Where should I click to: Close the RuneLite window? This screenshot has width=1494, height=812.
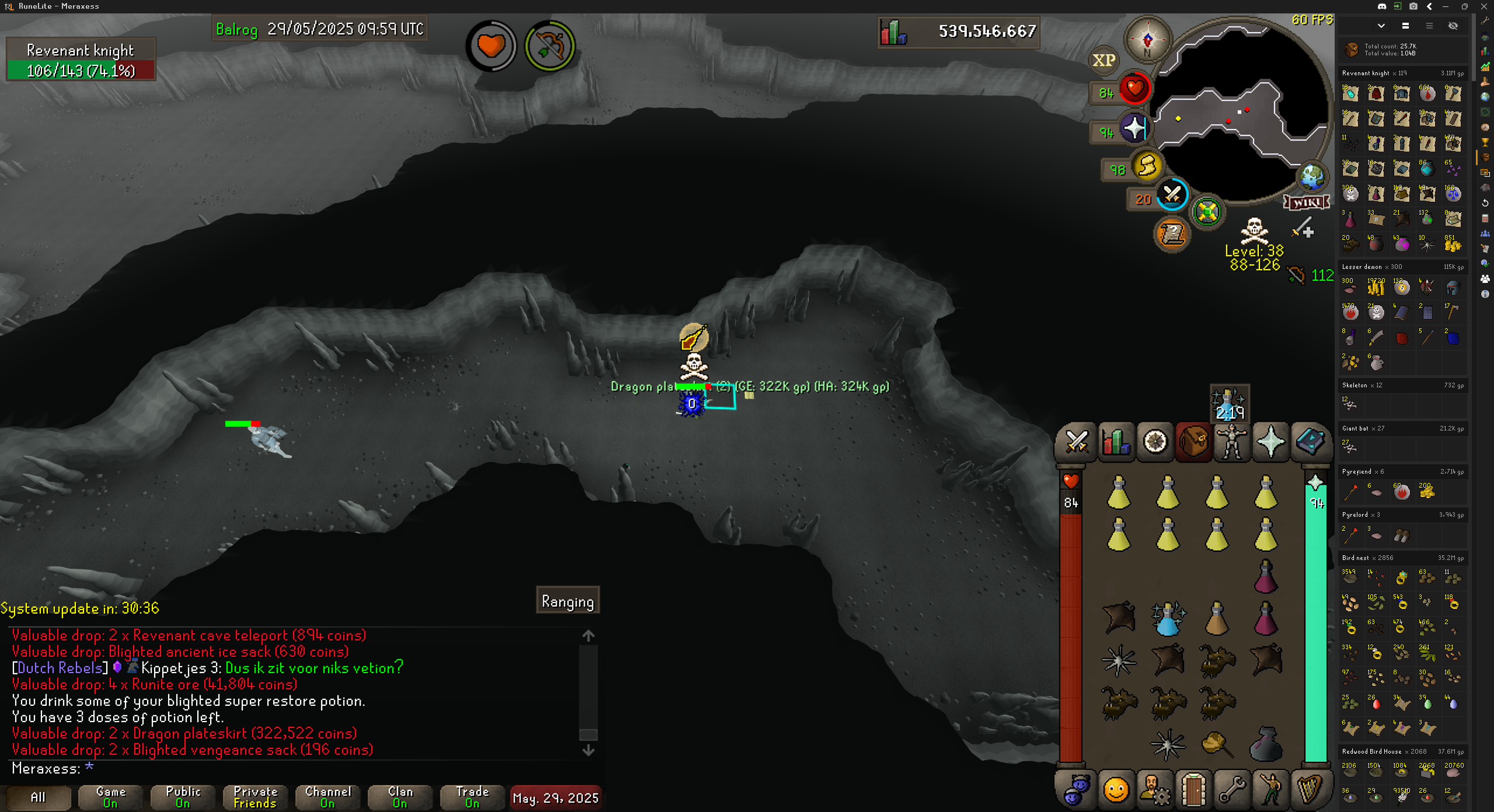pyautogui.click(x=1484, y=6)
